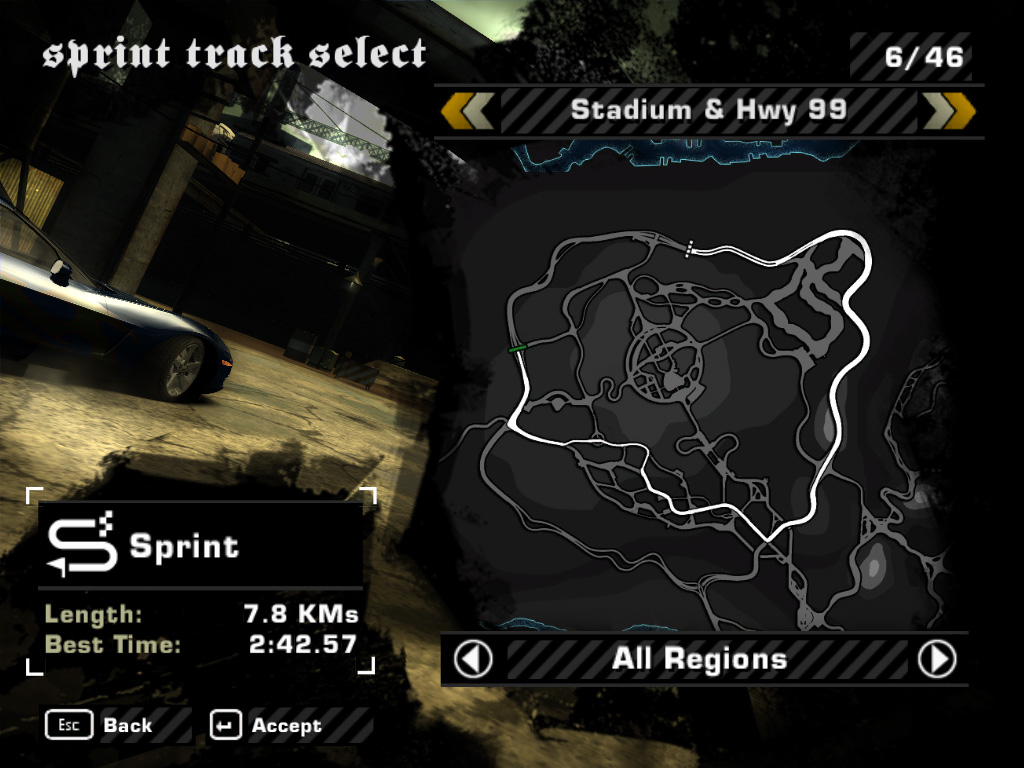Go Back to the previous menu
The height and width of the screenshot is (768, 1024).
pyautogui.click(x=100, y=725)
